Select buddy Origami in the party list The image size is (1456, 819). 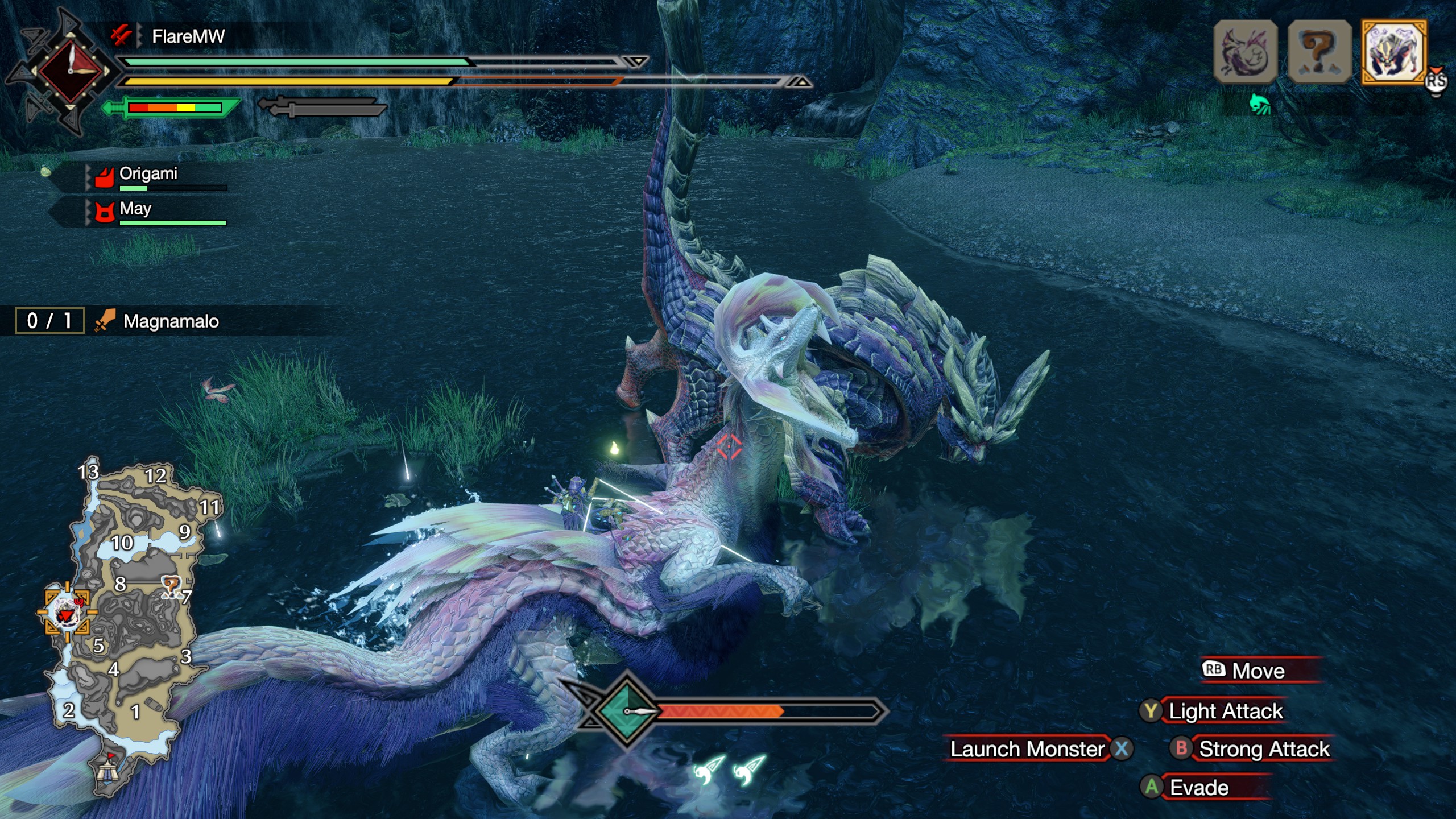(x=149, y=174)
